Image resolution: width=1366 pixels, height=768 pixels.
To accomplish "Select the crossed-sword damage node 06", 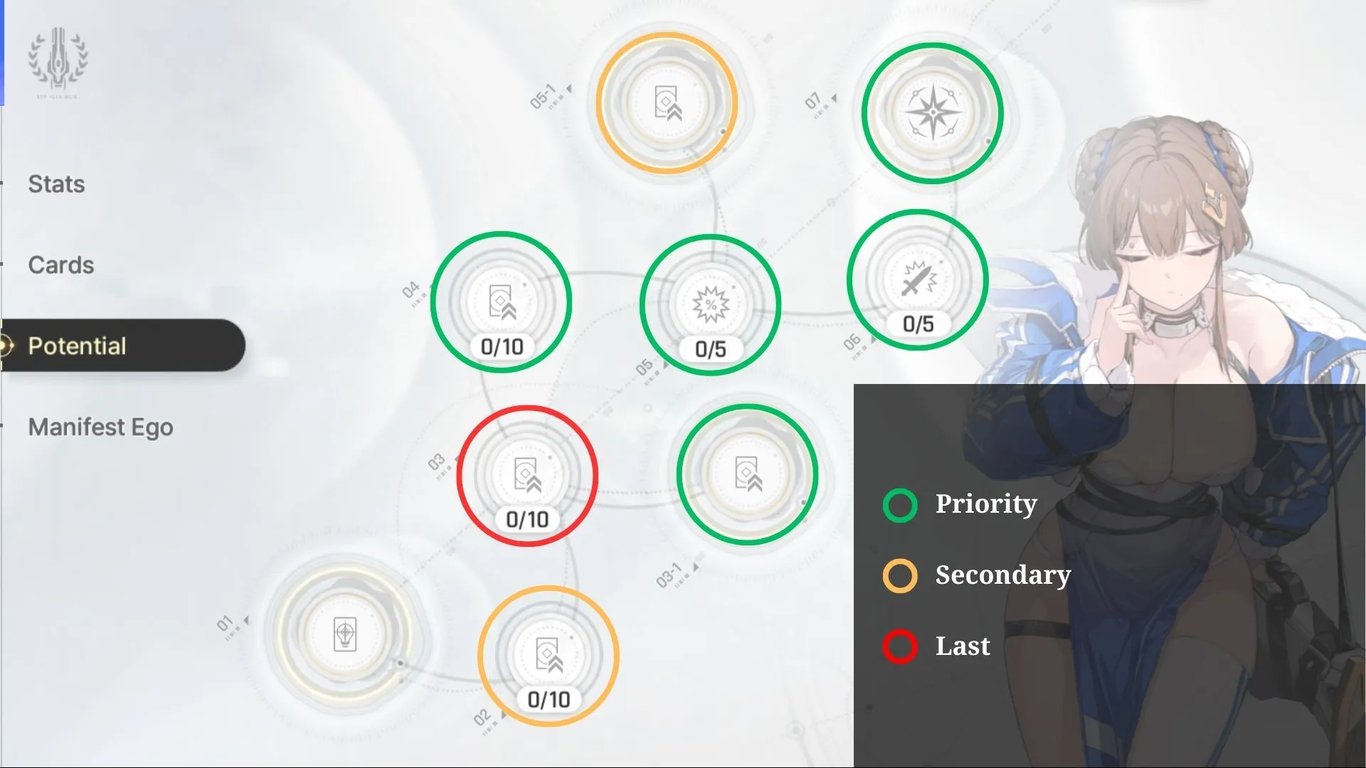I will (x=917, y=280).
